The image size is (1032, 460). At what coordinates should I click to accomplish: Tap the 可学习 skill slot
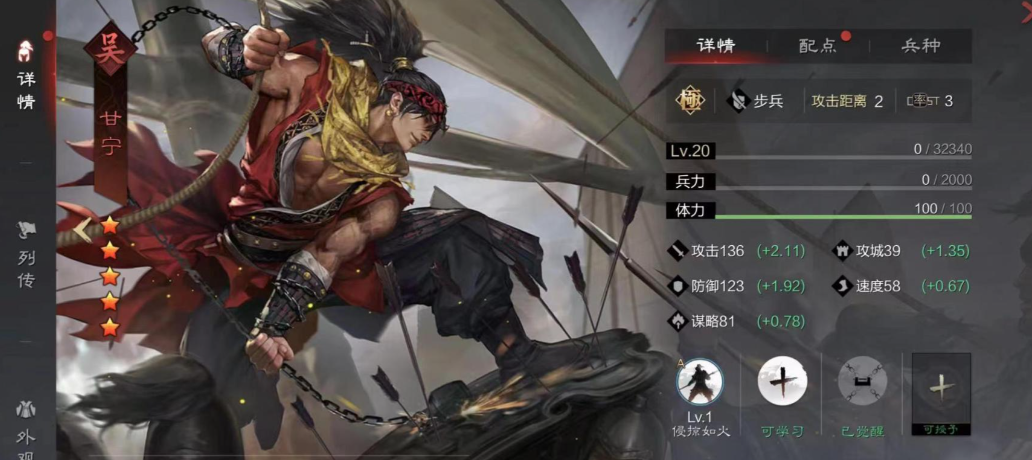pos(782,383)
